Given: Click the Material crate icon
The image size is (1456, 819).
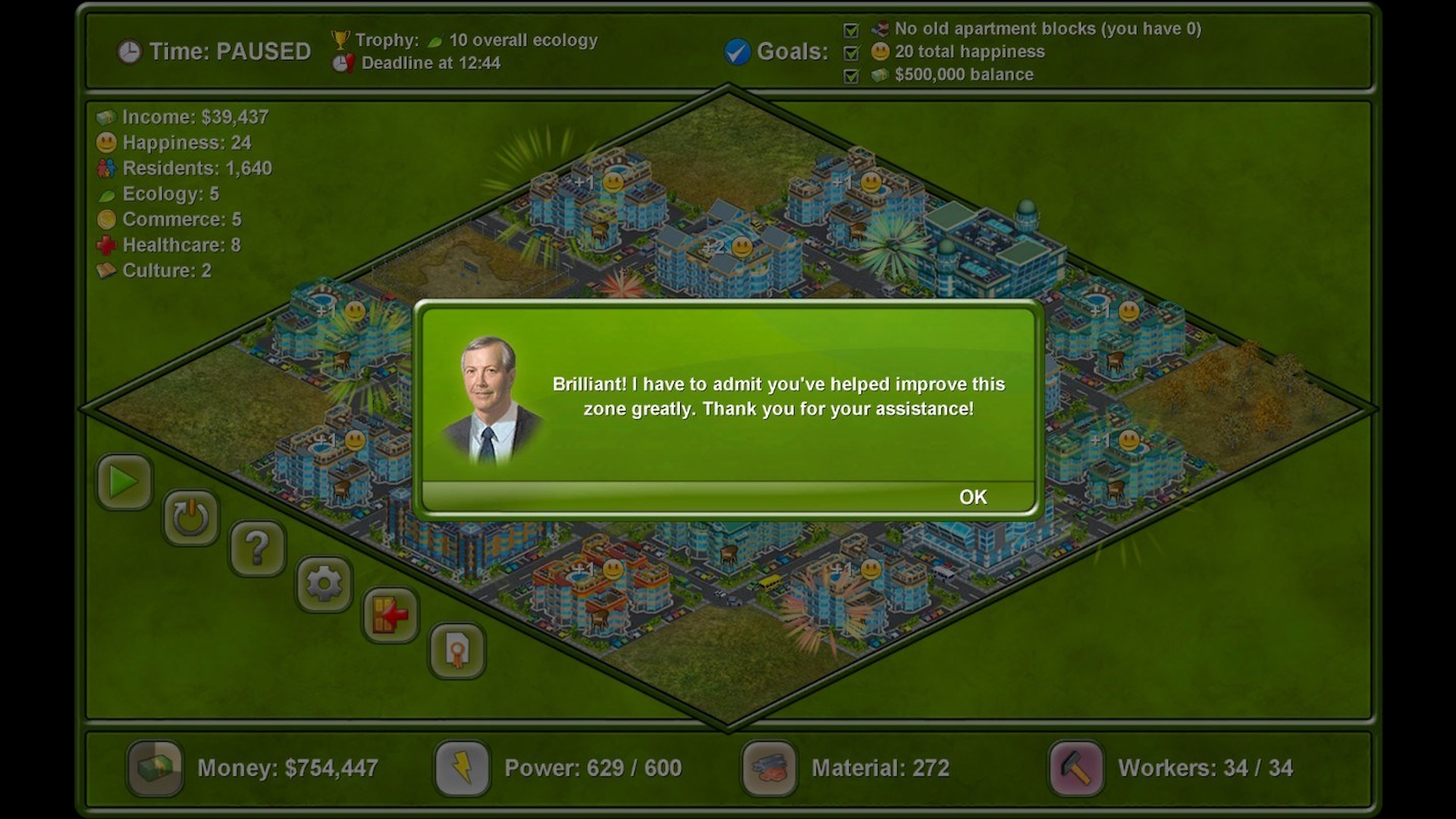Looking at the screenshot, I should 768,768.
